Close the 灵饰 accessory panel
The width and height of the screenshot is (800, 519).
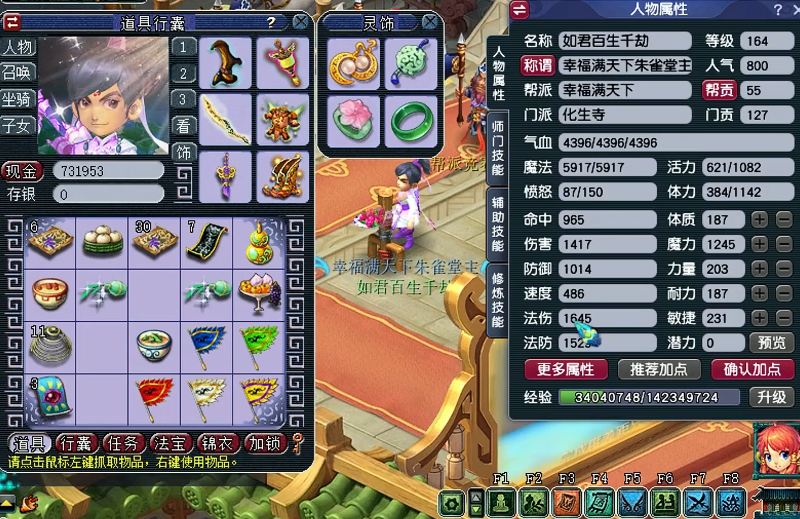[x=429, y=21]
